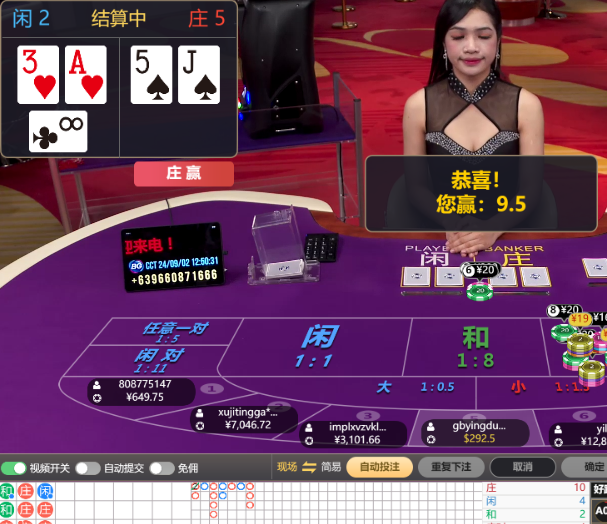
Task: Select player seat implxvzvkl
Action: [x=356, y=433]
